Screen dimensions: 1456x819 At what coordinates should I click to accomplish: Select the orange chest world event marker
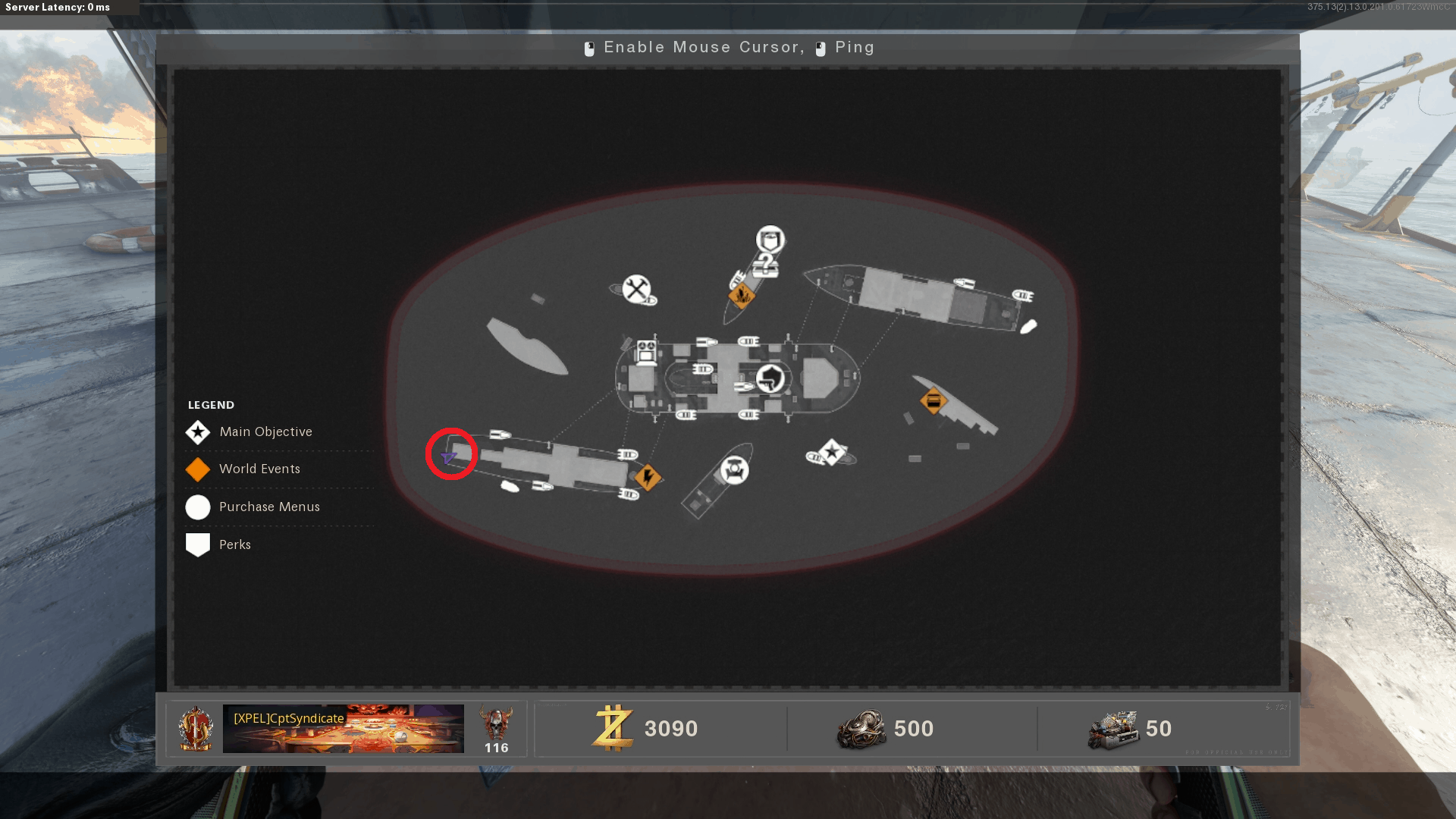(x=934, y=400)
